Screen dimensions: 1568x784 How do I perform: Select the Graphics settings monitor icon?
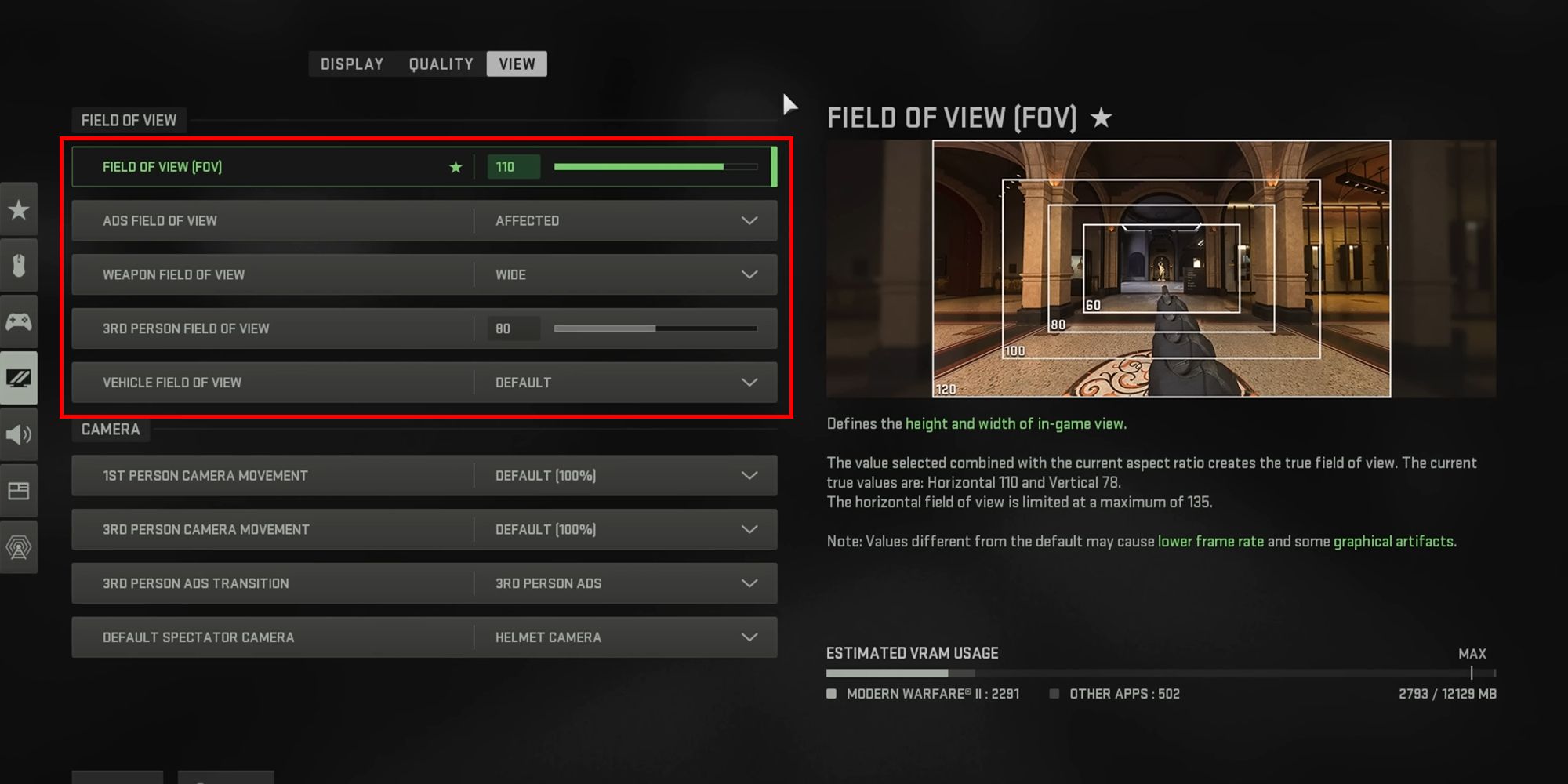[x=19, y=378]
